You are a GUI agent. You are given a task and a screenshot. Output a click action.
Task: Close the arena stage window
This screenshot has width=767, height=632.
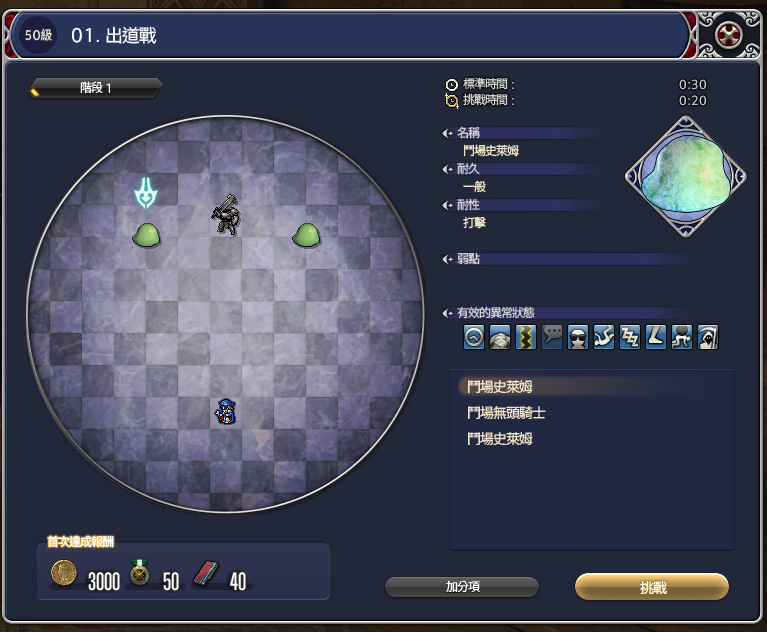727,36
